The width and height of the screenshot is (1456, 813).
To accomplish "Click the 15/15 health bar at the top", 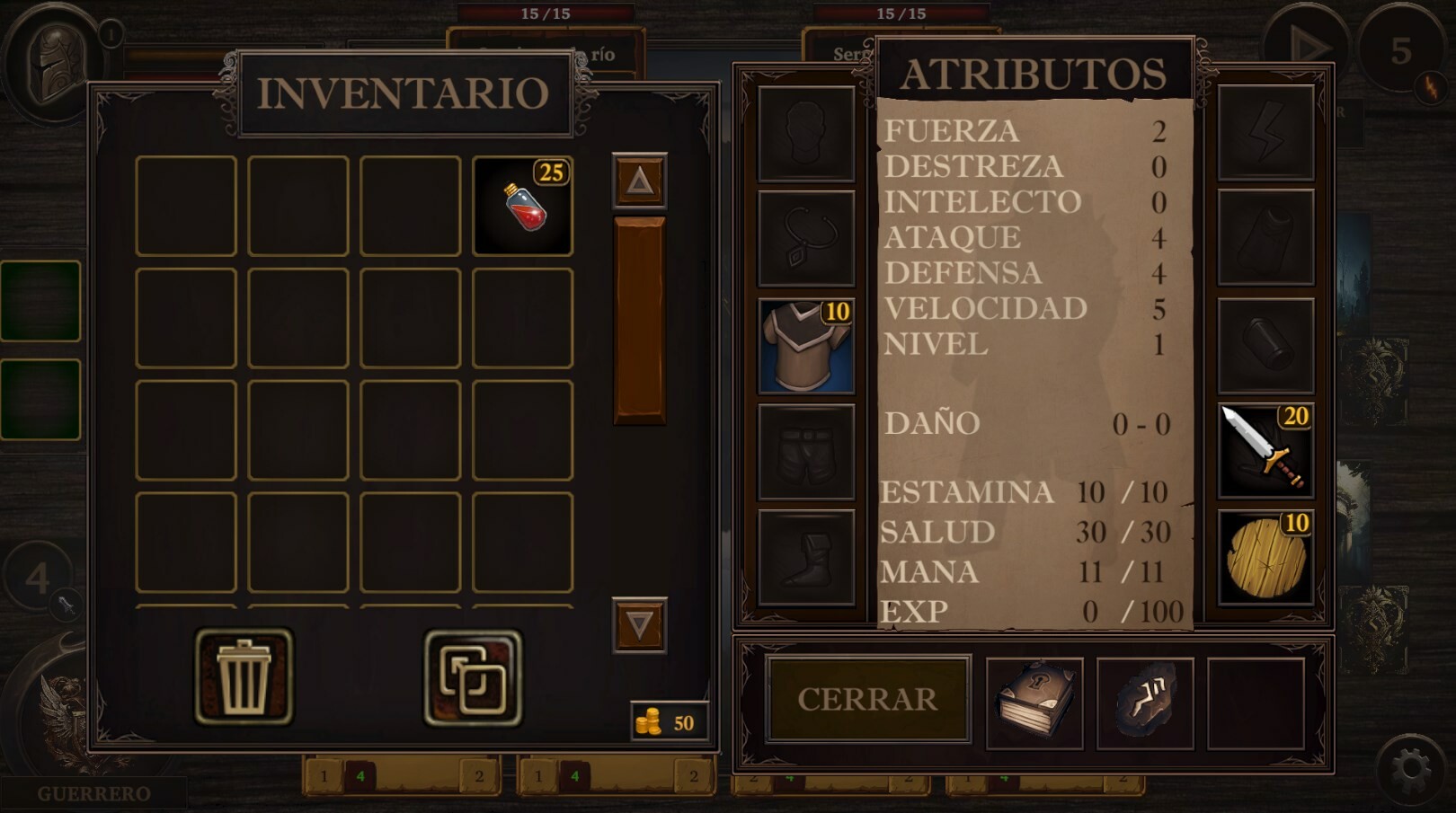I will tap(546, 13).
